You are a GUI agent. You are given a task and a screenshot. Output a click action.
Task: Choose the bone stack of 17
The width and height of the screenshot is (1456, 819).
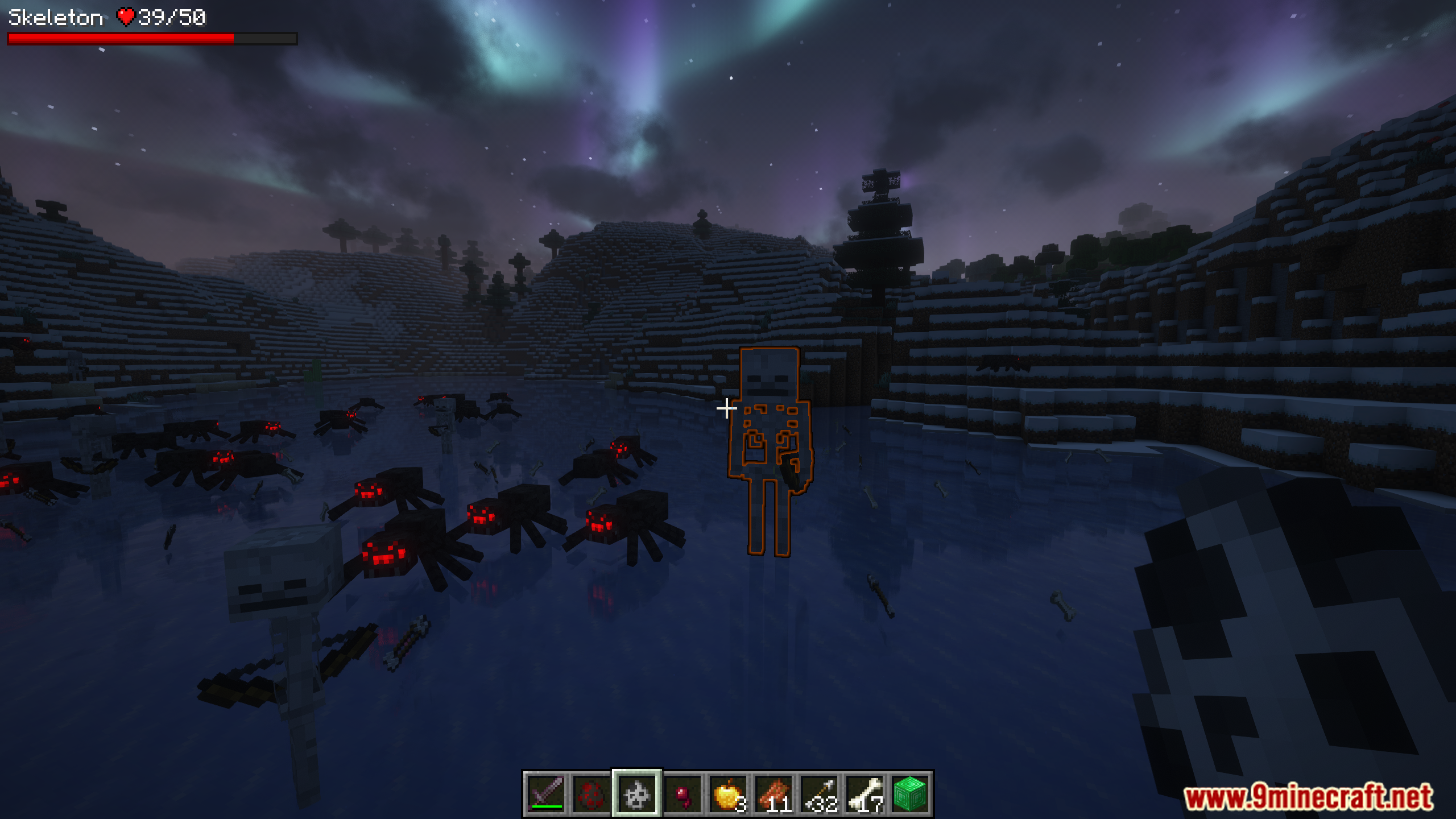tap(864, 793)
